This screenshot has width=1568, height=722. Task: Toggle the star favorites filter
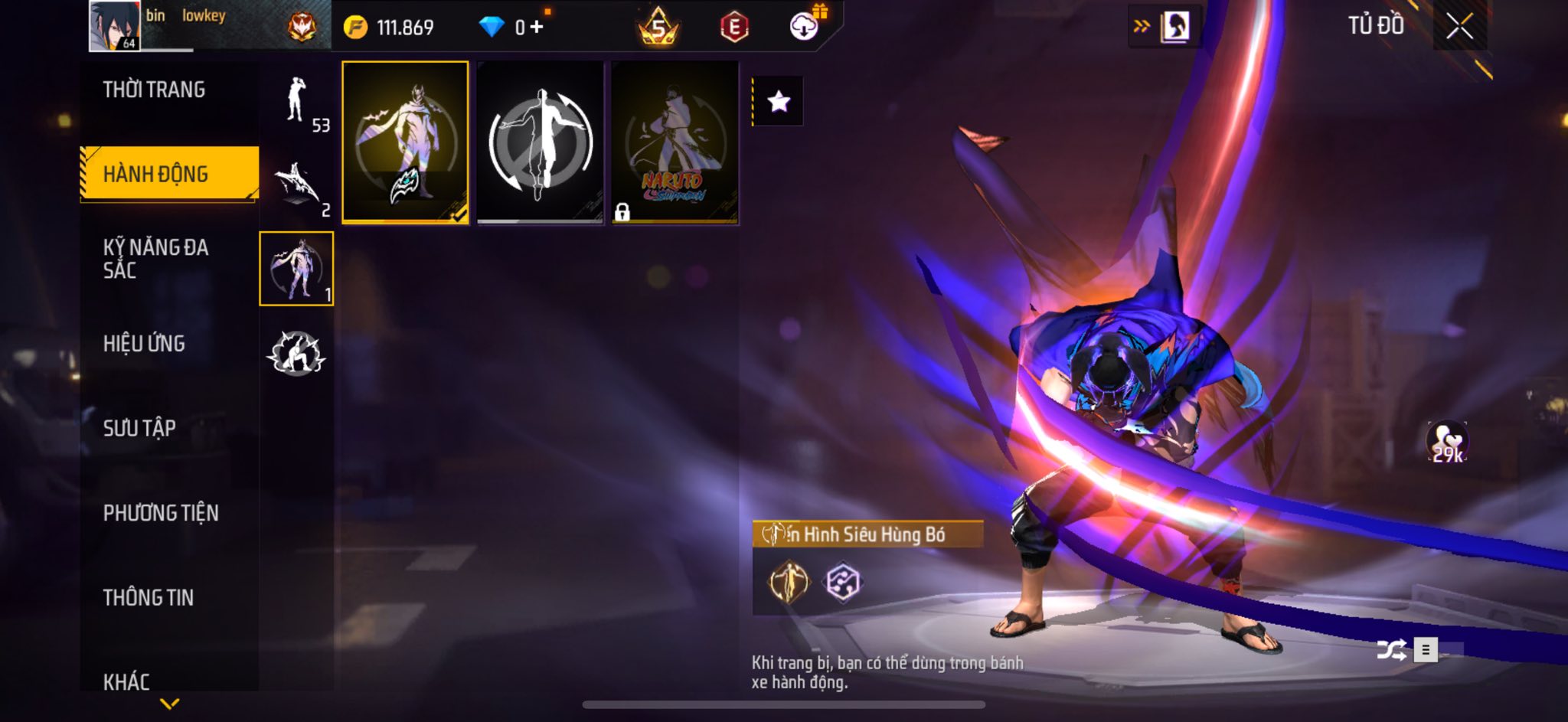coord(779,101)
